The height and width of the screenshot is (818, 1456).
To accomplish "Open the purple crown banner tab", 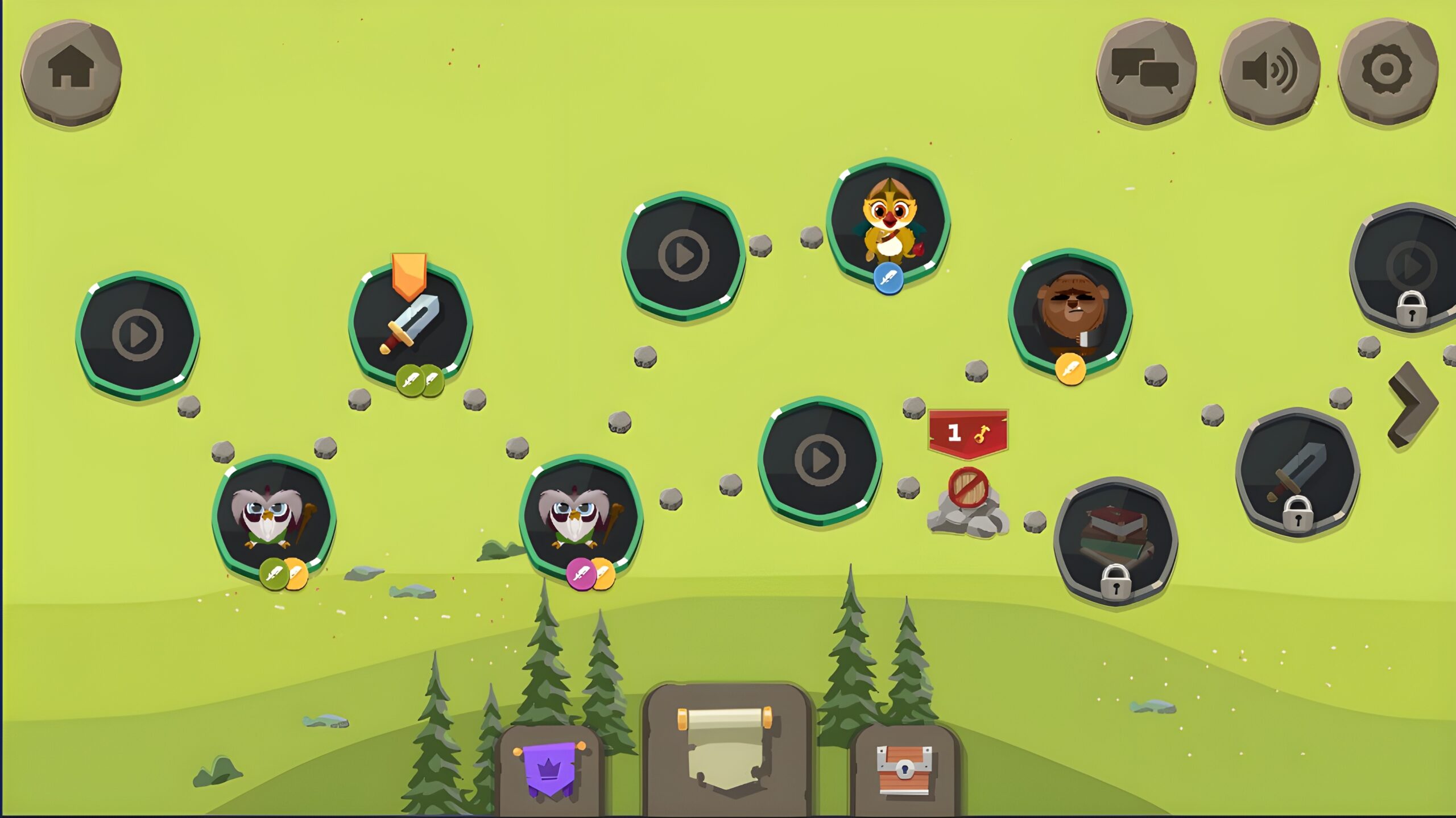I will pos(549,770).
